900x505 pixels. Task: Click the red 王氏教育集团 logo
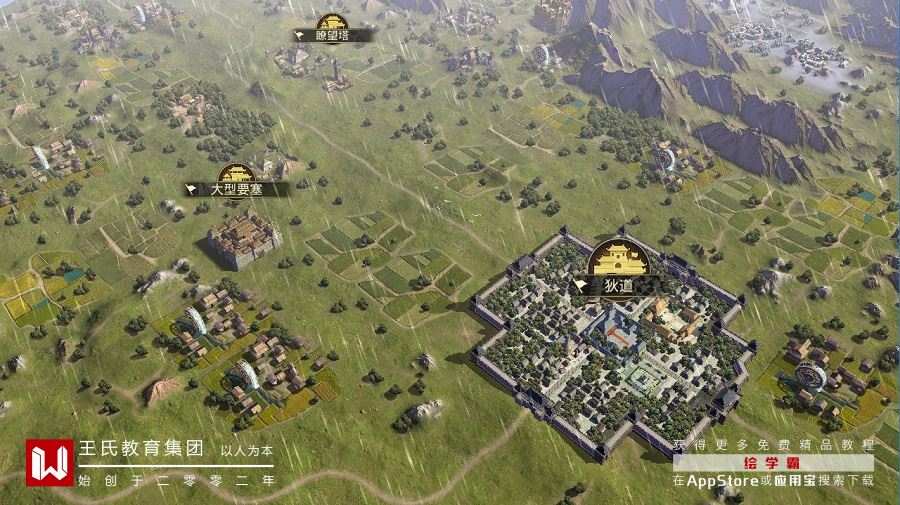pyautogui.click(x=50, y=463)
